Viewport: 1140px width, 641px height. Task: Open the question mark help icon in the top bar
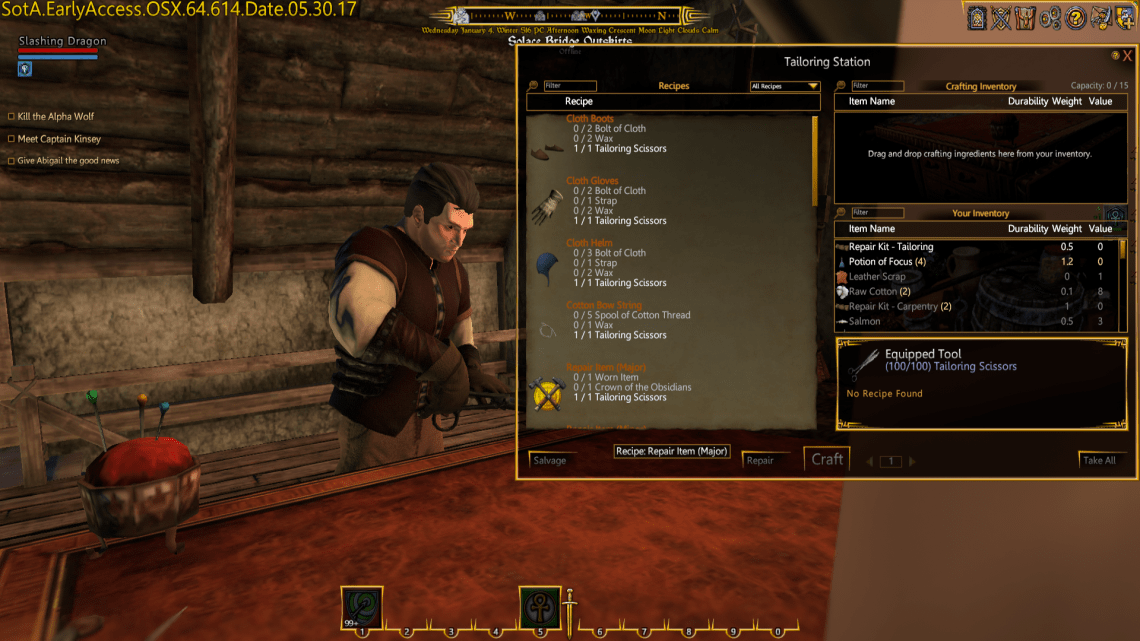(x=1076, y=18)
